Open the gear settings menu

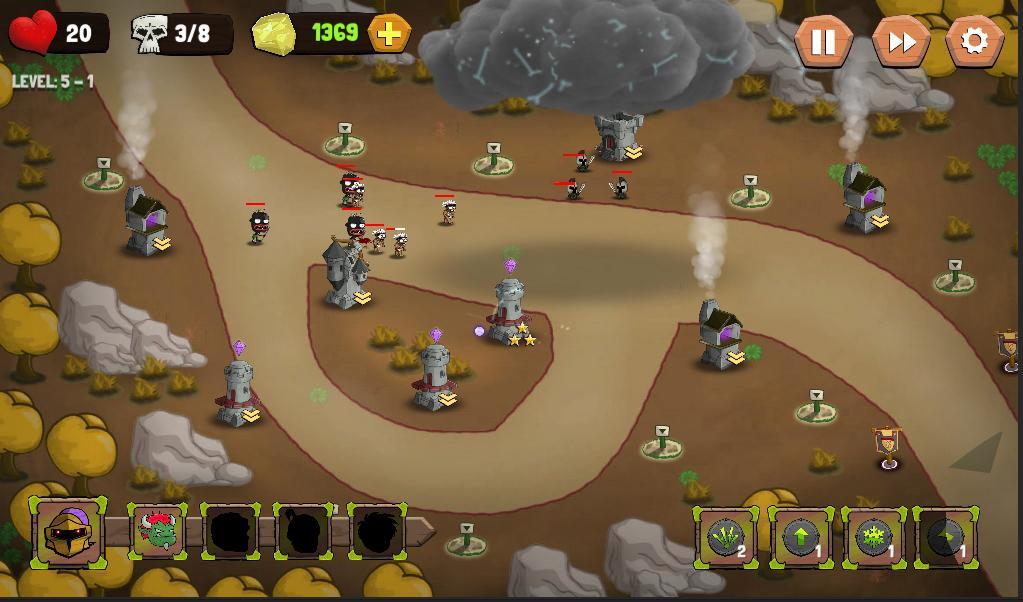(x=974, y=41)
